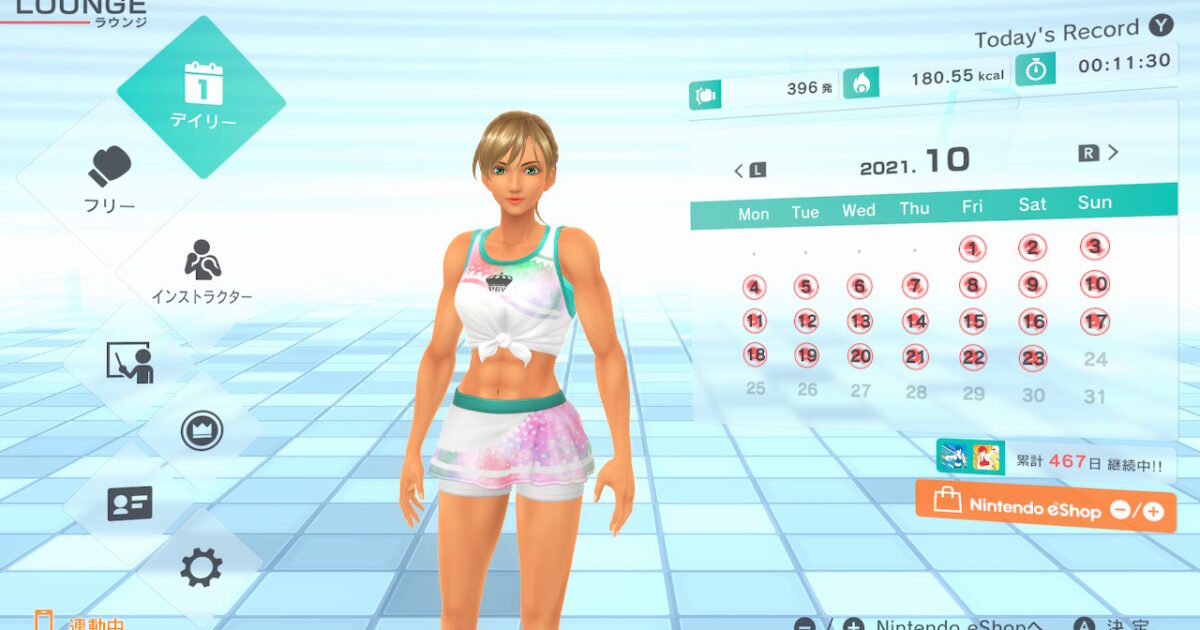Image resolution: width=1200 pixels, height=630 pixels.
Task: Select October 31 on the calendar
Action: (x=1095, y=396)
